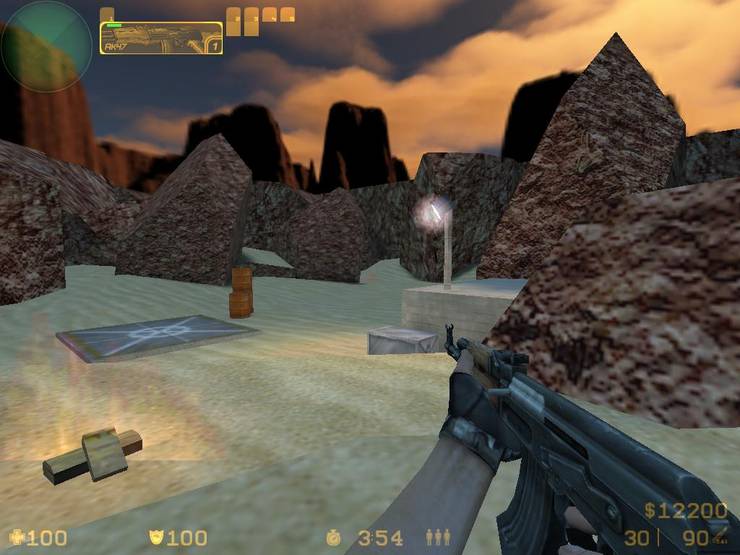Screen dimensions: 740x555
Task: Select the AK47 weapon card
Action: tap(161, 38)
